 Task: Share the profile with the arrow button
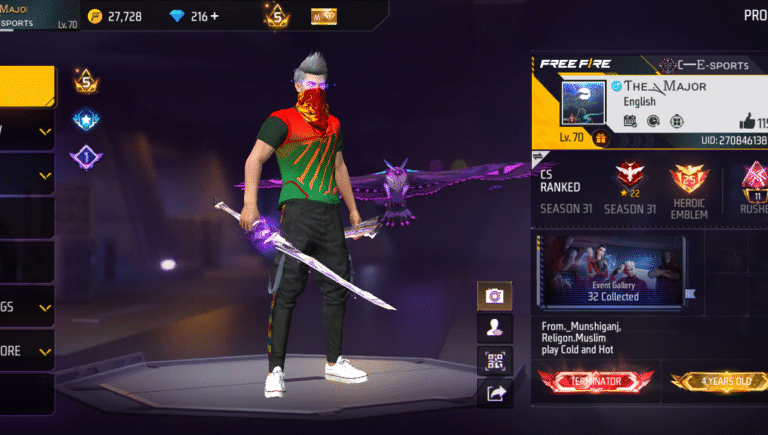pos(494,394)
